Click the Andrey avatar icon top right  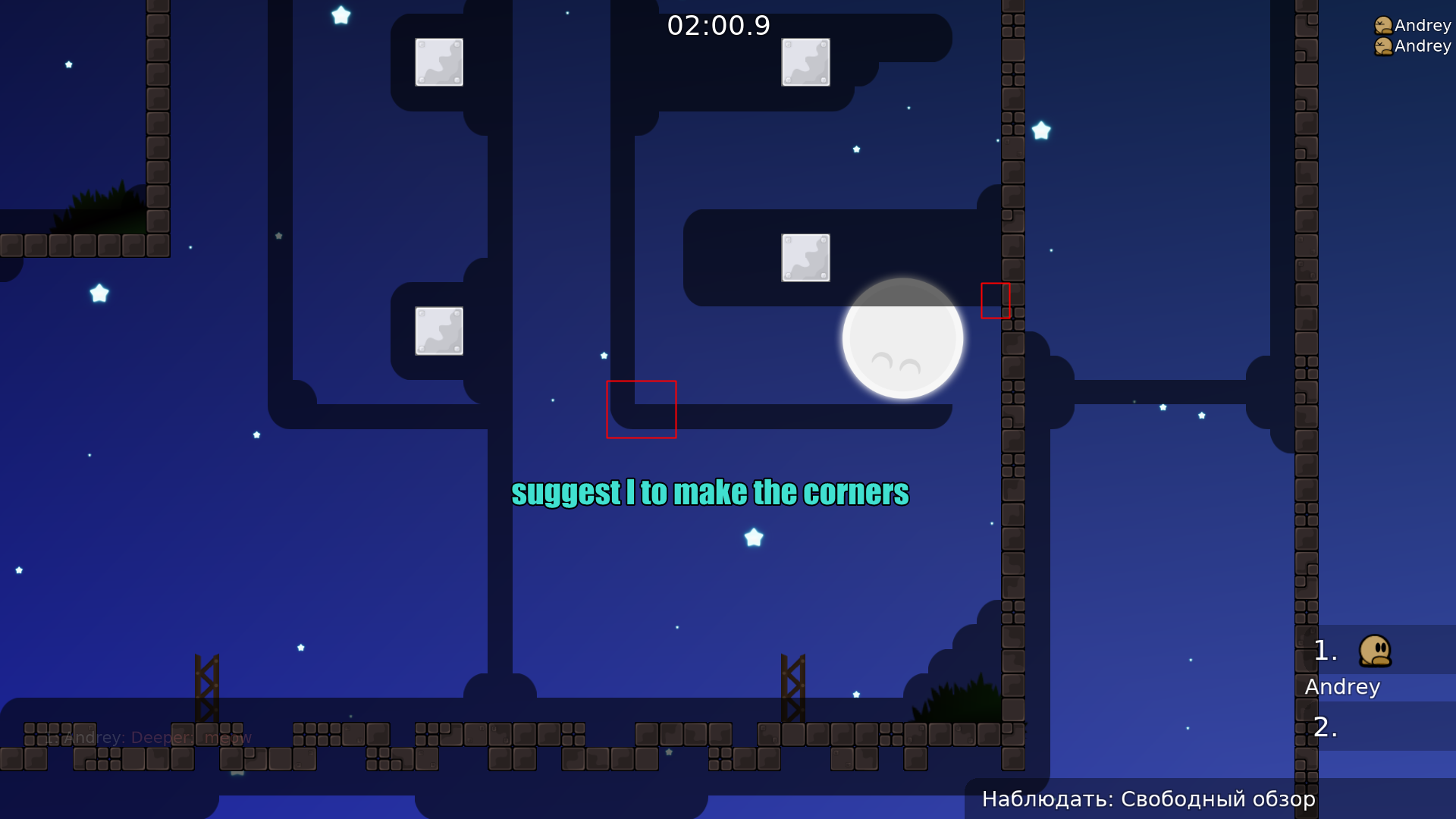click(1382, 25)
